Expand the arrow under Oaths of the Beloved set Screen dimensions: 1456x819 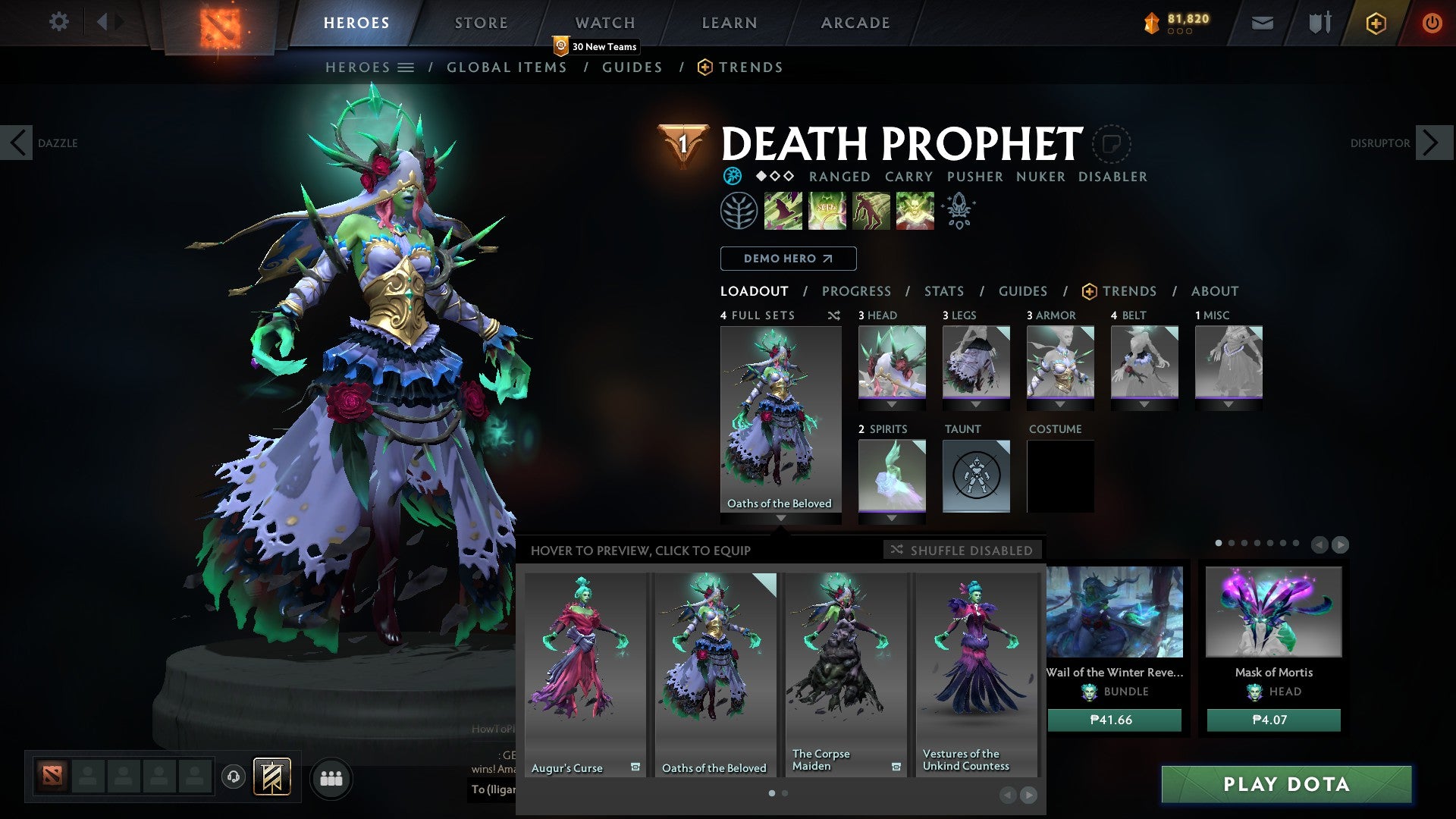tap(780, 519)
